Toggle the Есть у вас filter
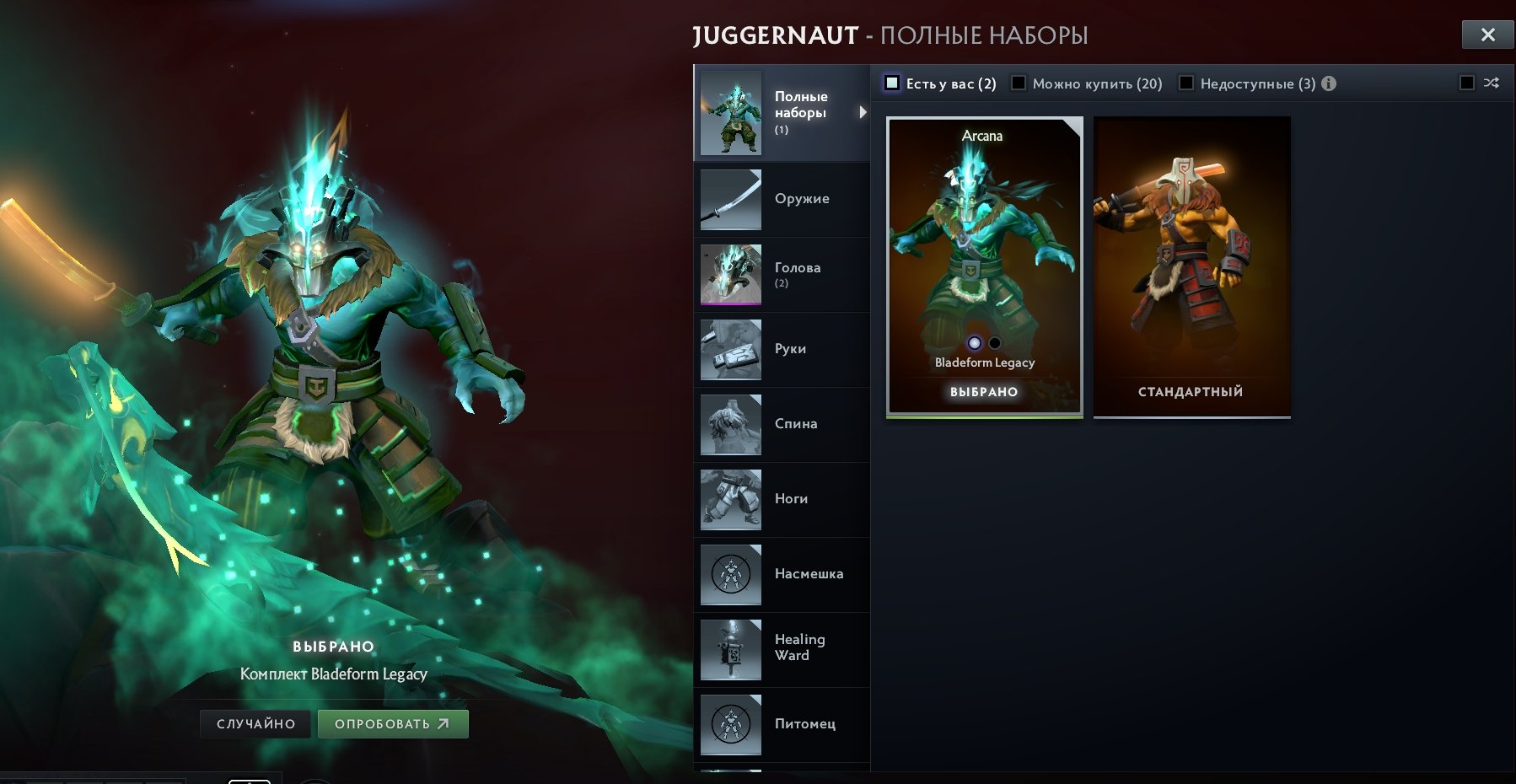 pos(892,83)
